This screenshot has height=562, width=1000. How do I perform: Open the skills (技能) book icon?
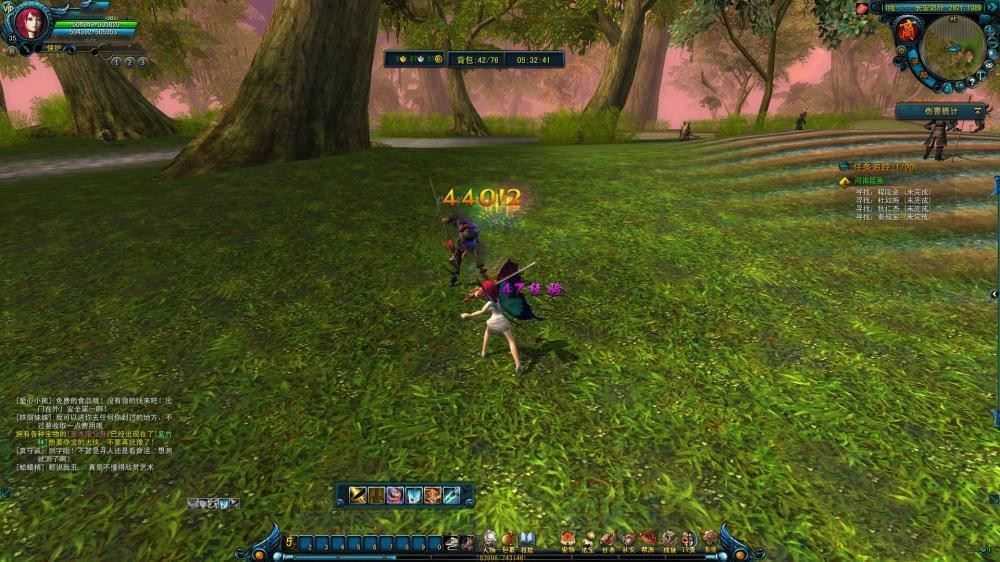[x=527, y=540]
